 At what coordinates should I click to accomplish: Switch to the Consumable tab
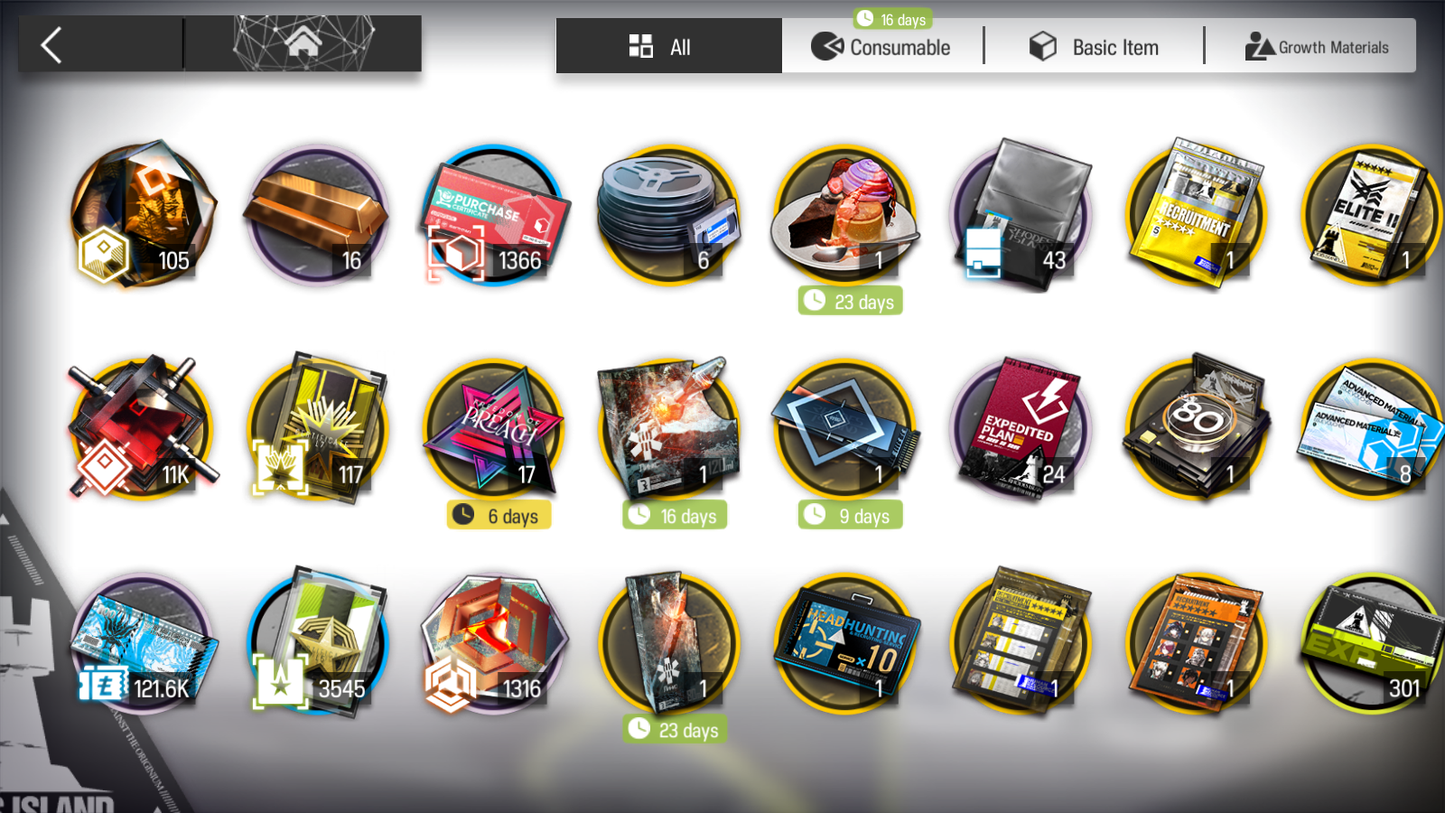point(881,47)
